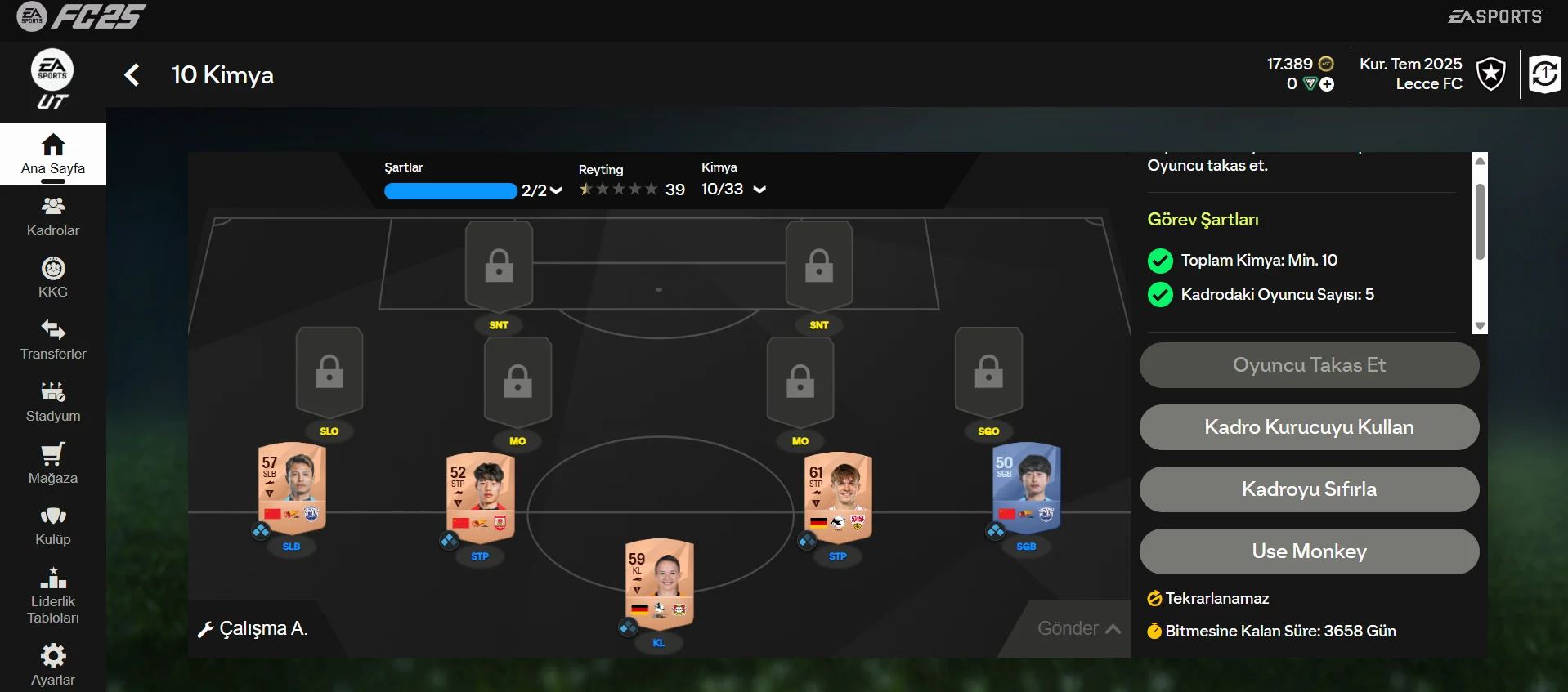Screen dimensions: 1568x692
Task: Open the KKG section
Action: [x=53, y=278]
